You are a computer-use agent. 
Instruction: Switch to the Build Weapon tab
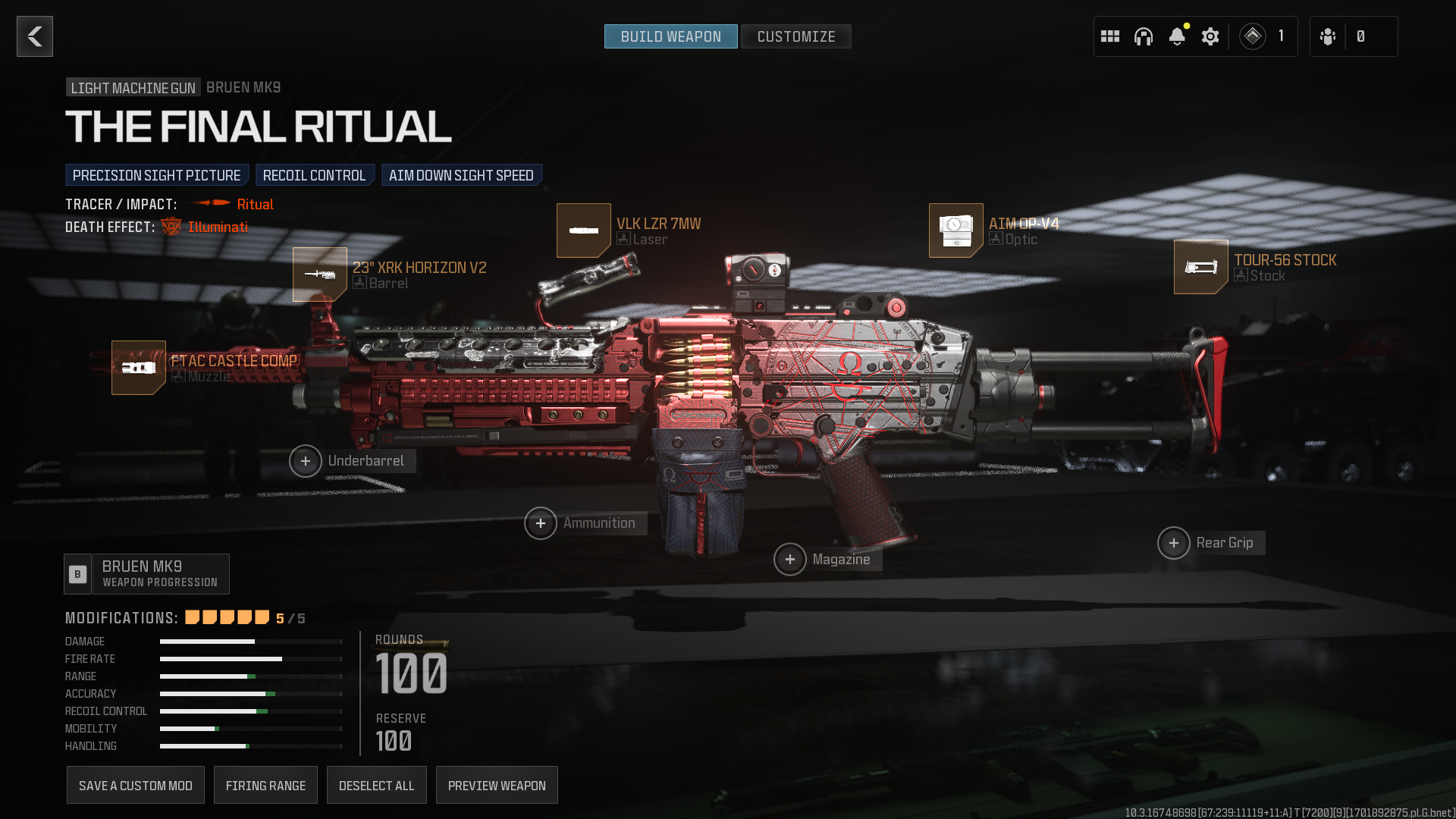670,36
